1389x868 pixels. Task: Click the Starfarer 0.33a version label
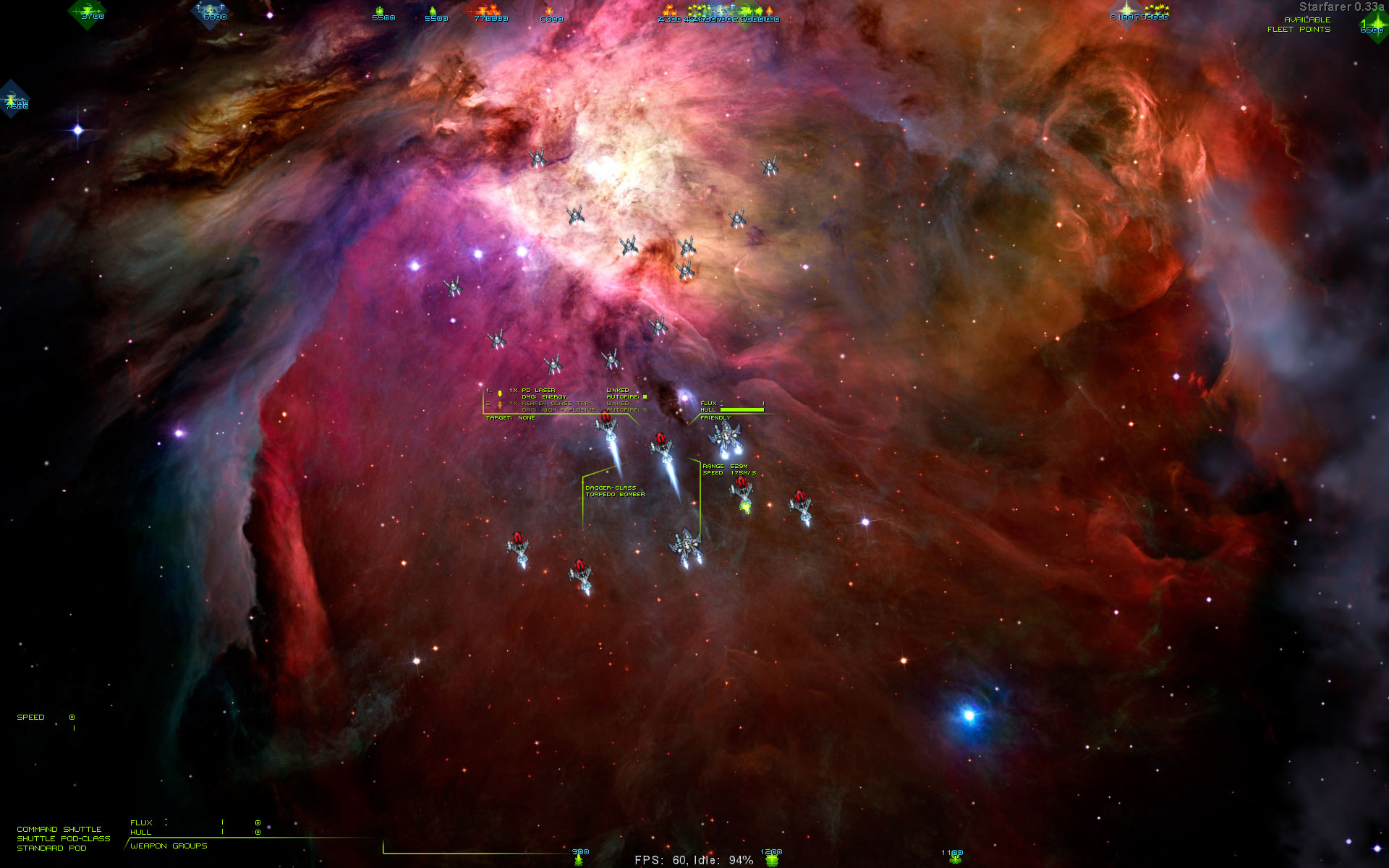[1342, 9]
